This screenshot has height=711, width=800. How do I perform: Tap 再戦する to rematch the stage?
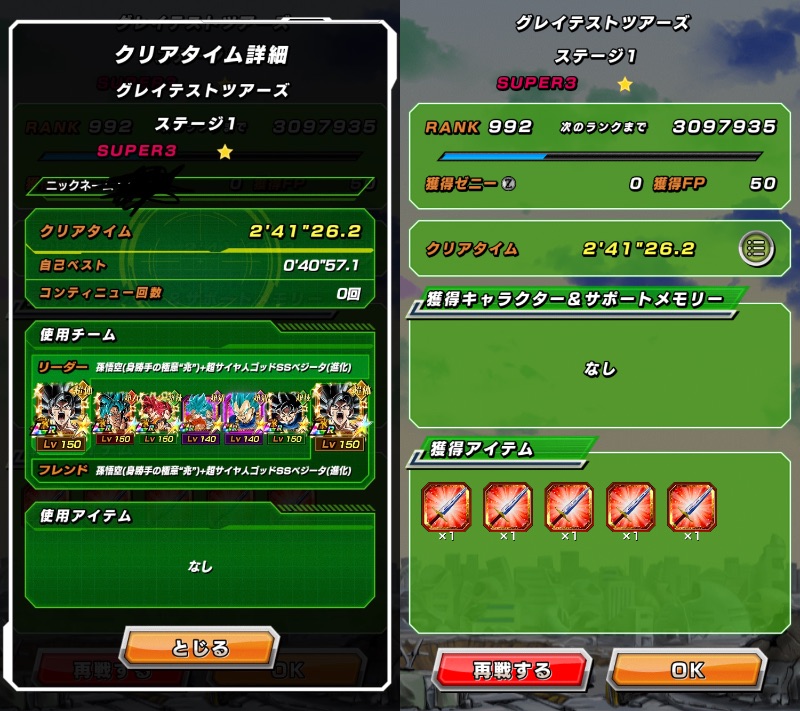point(512,670)
